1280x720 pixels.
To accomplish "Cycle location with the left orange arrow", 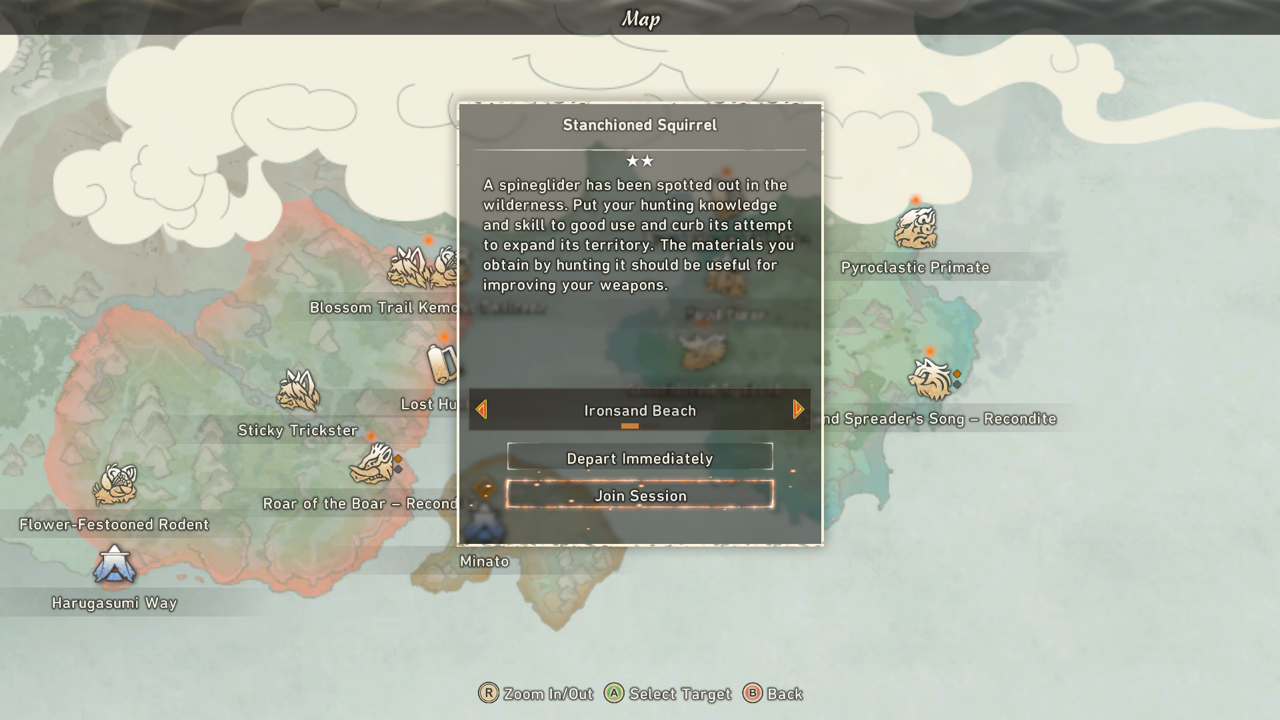I will (481, 410).
